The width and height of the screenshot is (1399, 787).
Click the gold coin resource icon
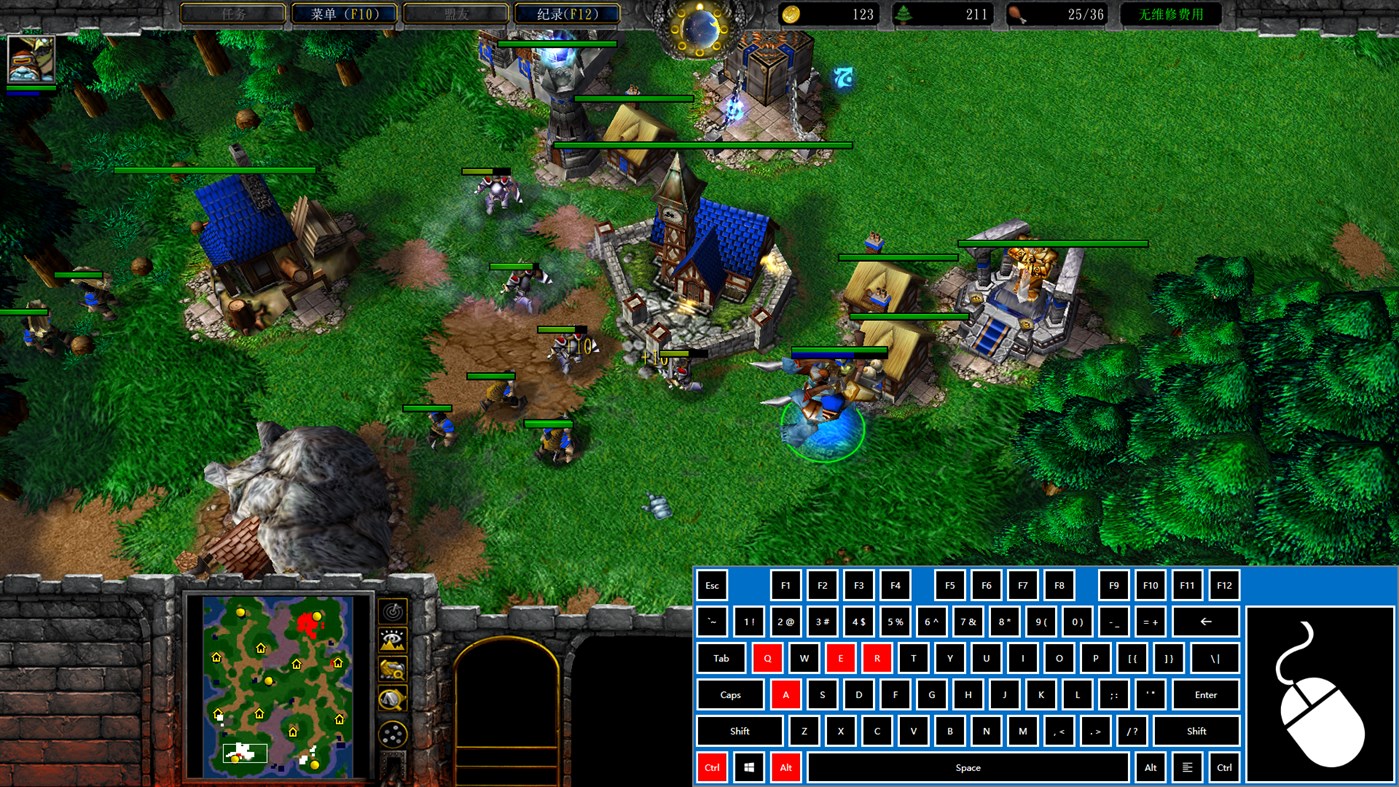coord(790,14)
